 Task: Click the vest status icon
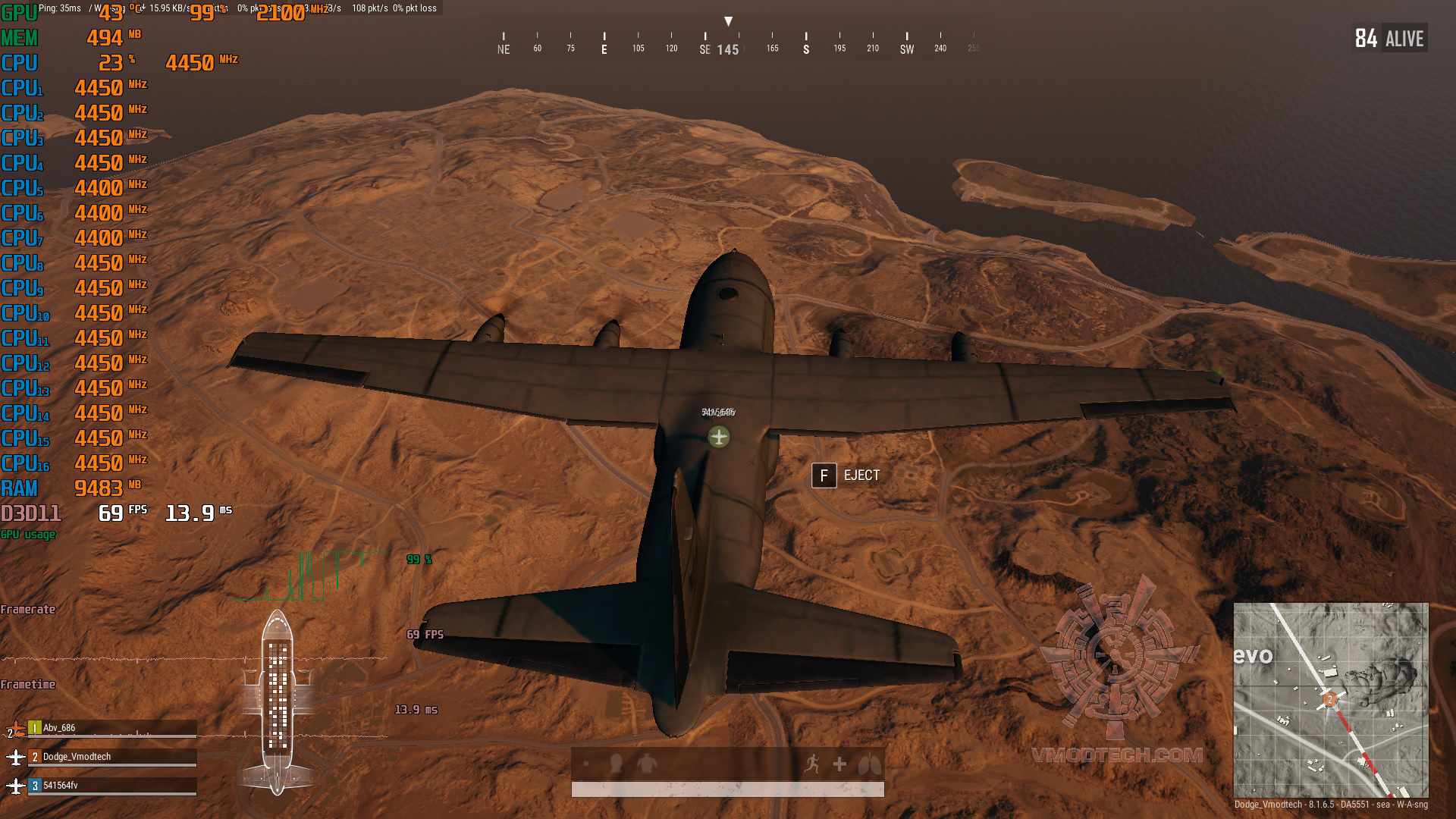[646, 764]
